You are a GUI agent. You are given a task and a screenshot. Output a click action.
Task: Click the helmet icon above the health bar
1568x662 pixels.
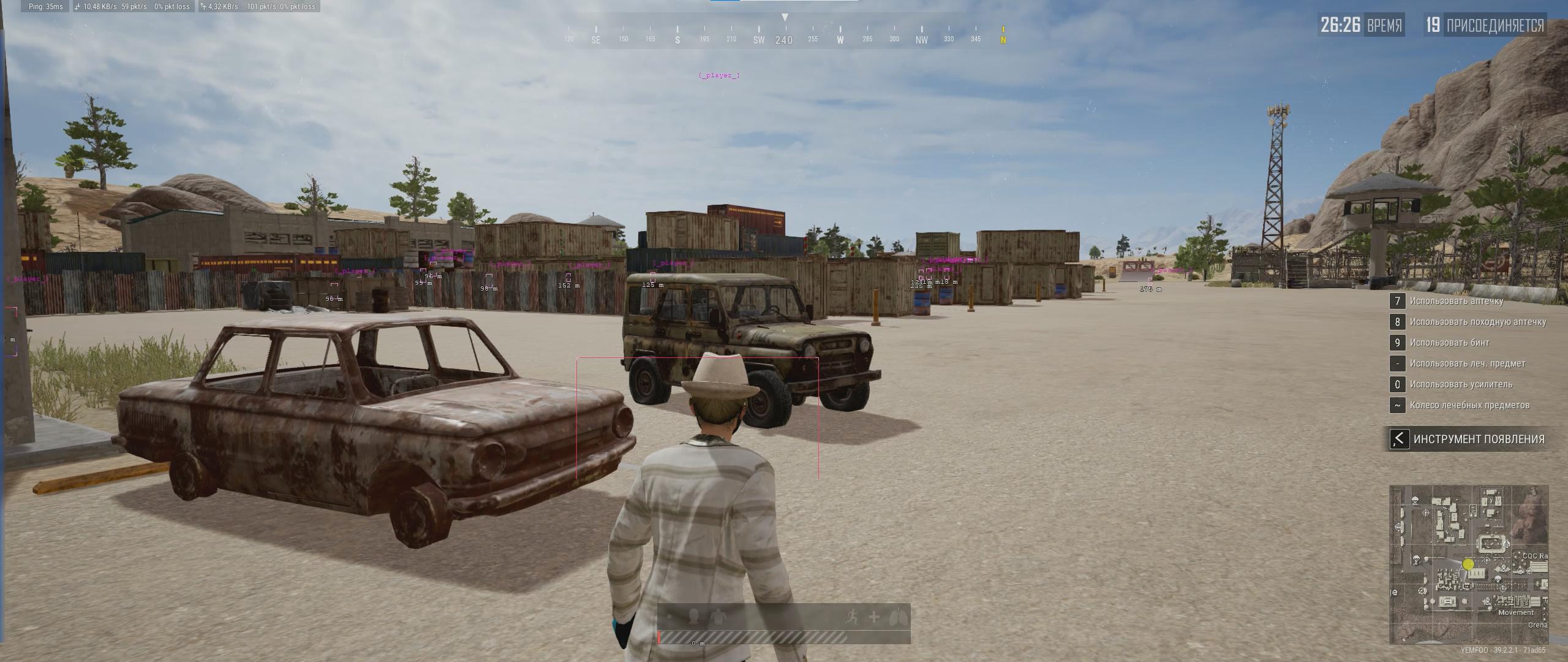tap(693, 617)
